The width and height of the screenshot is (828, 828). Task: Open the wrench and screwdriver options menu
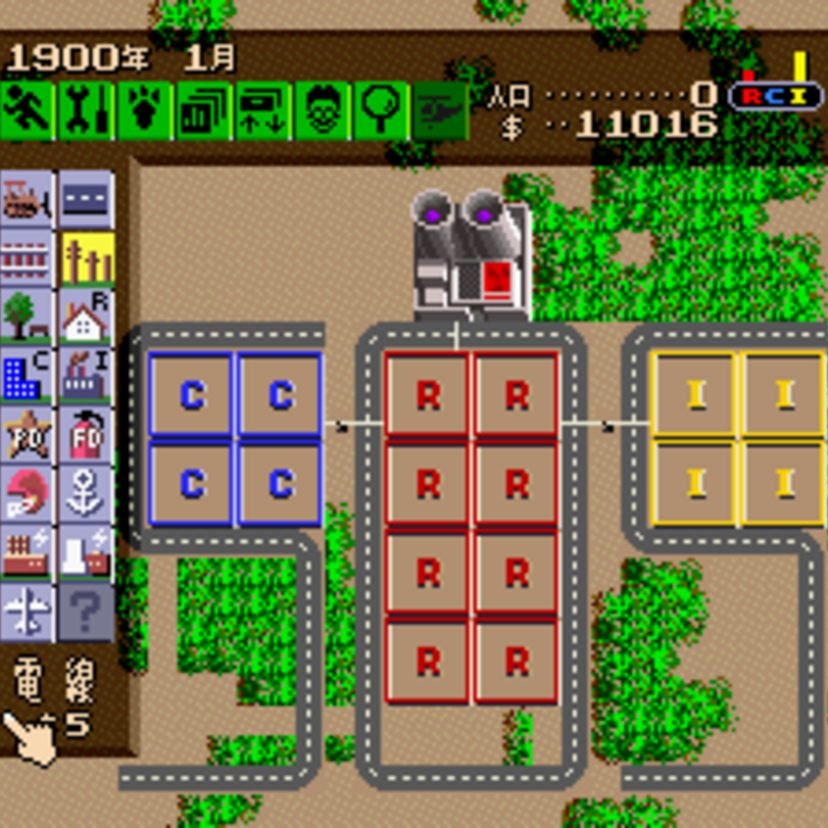tap(86, 110)
